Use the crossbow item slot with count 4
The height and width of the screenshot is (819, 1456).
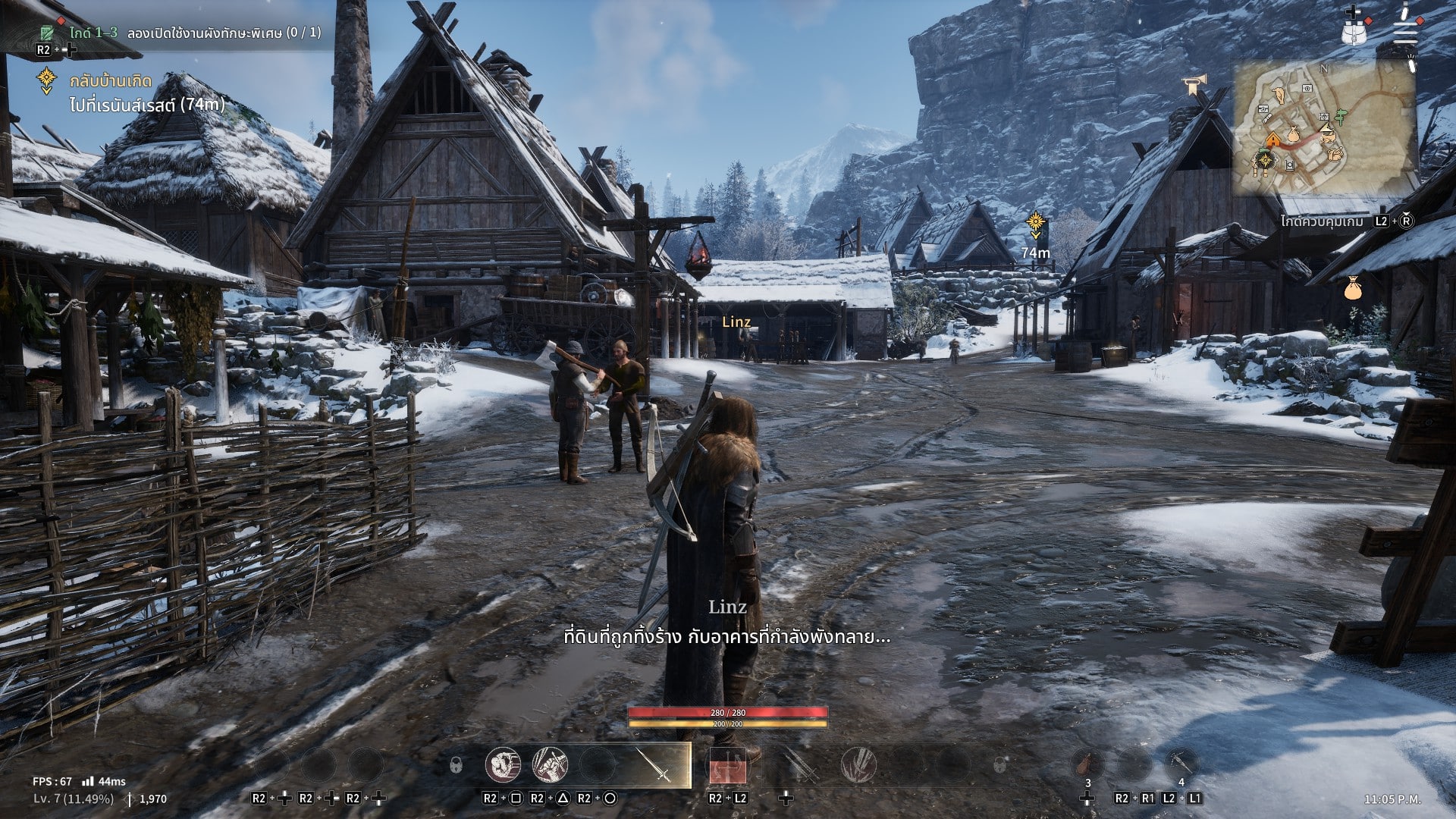[1181, 762]
